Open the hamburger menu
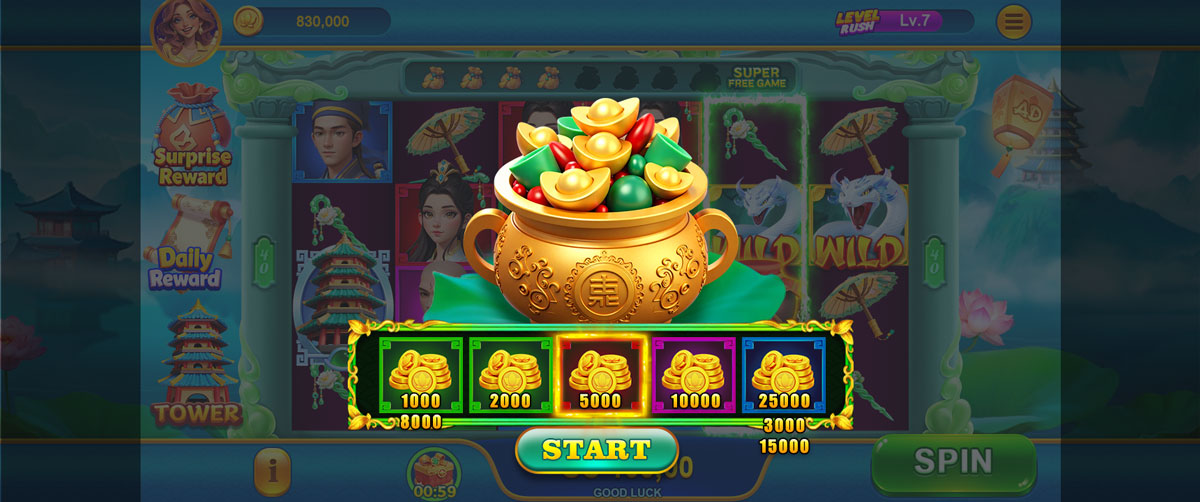Viewport: 1200px width, 502px height. point(1013,21)
